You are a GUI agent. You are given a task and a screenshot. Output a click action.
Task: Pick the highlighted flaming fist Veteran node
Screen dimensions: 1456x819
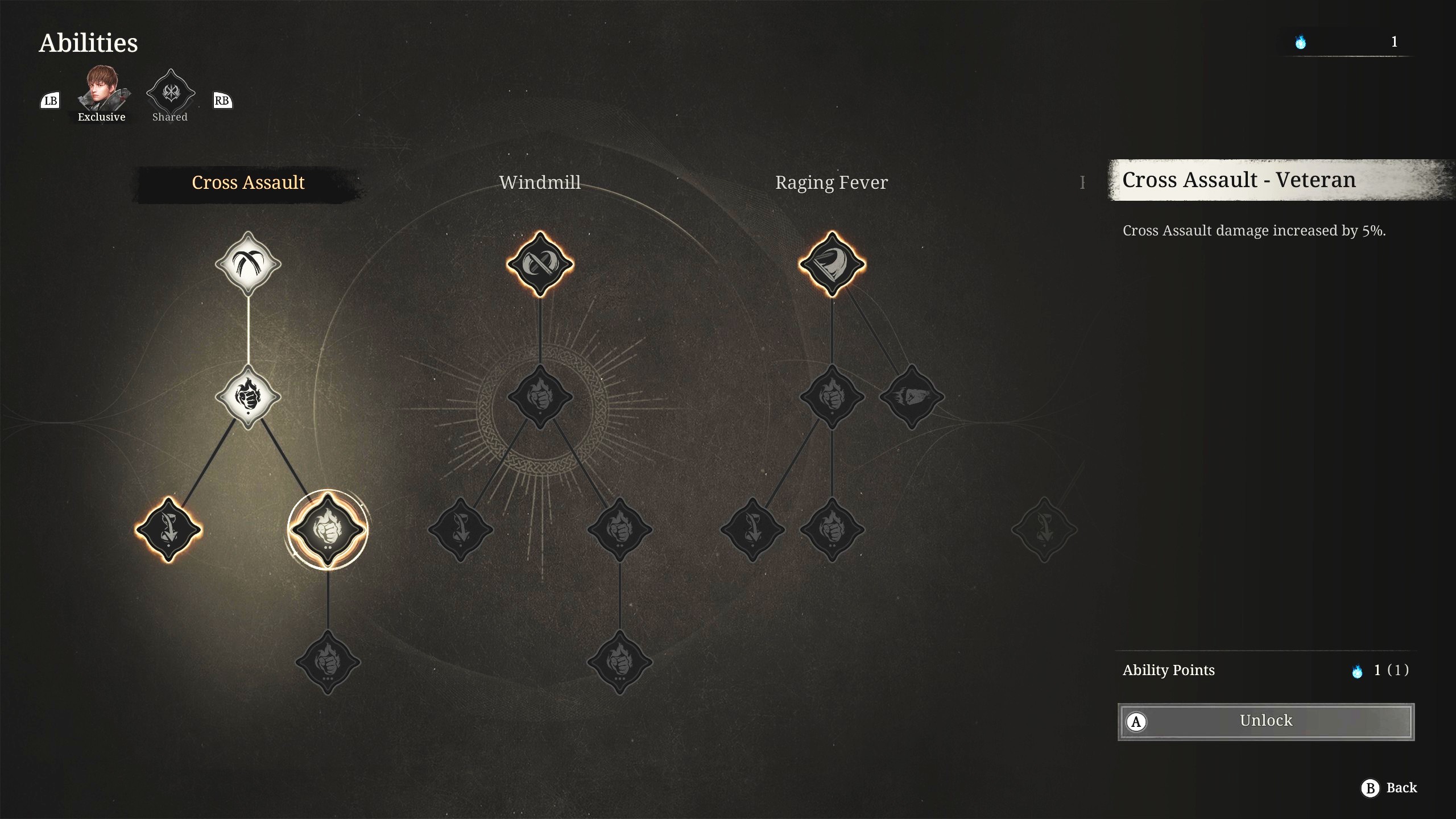point(328,530)
